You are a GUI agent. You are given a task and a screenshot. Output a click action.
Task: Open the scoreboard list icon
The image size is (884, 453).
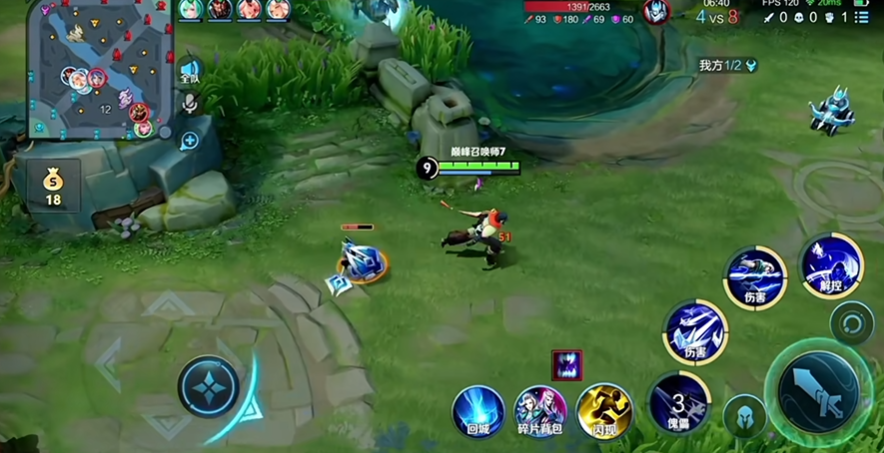(x=862, y=17)
